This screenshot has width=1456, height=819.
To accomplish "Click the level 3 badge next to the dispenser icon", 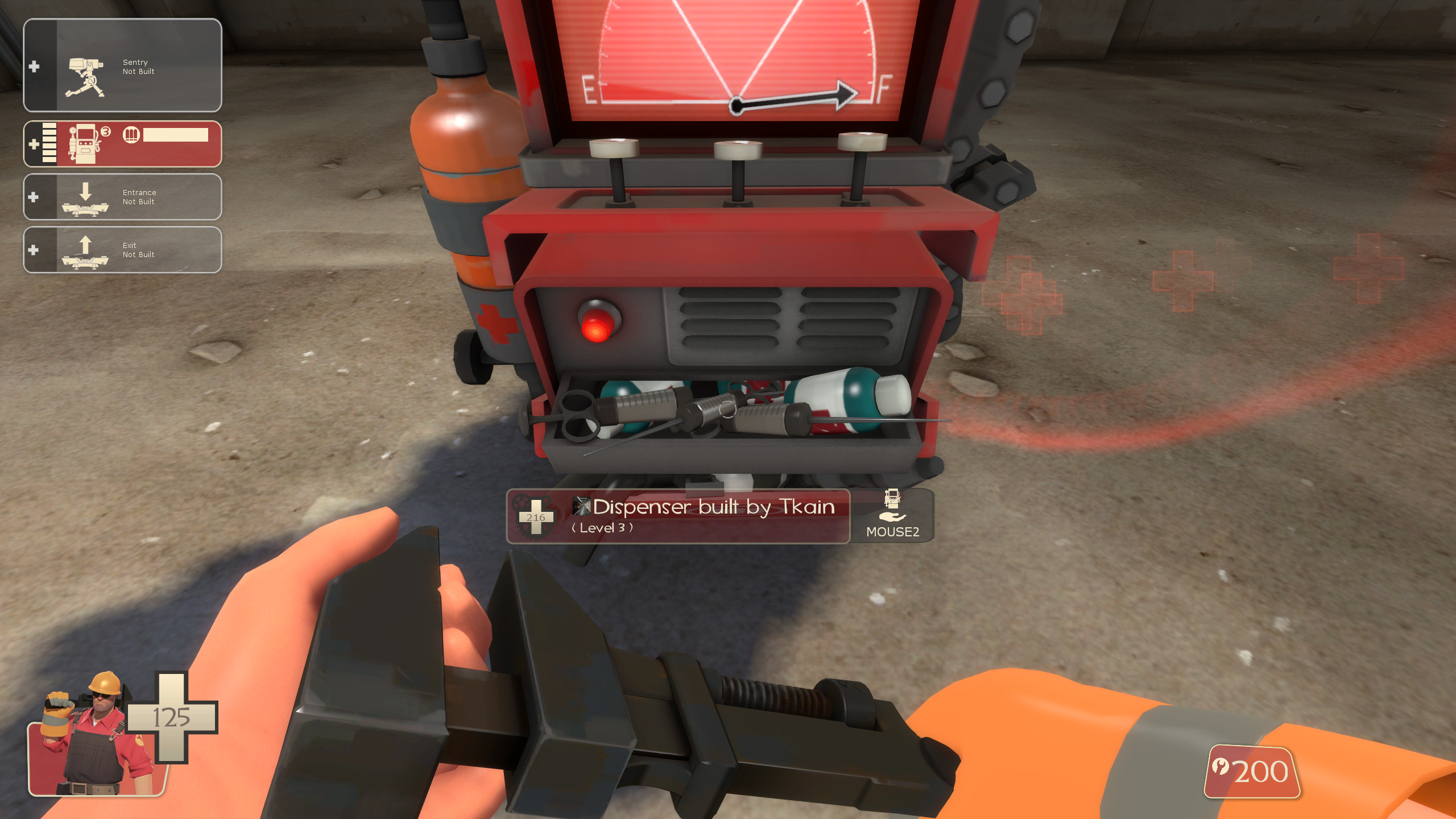I will pyautogui.click(x=106, y=132).
